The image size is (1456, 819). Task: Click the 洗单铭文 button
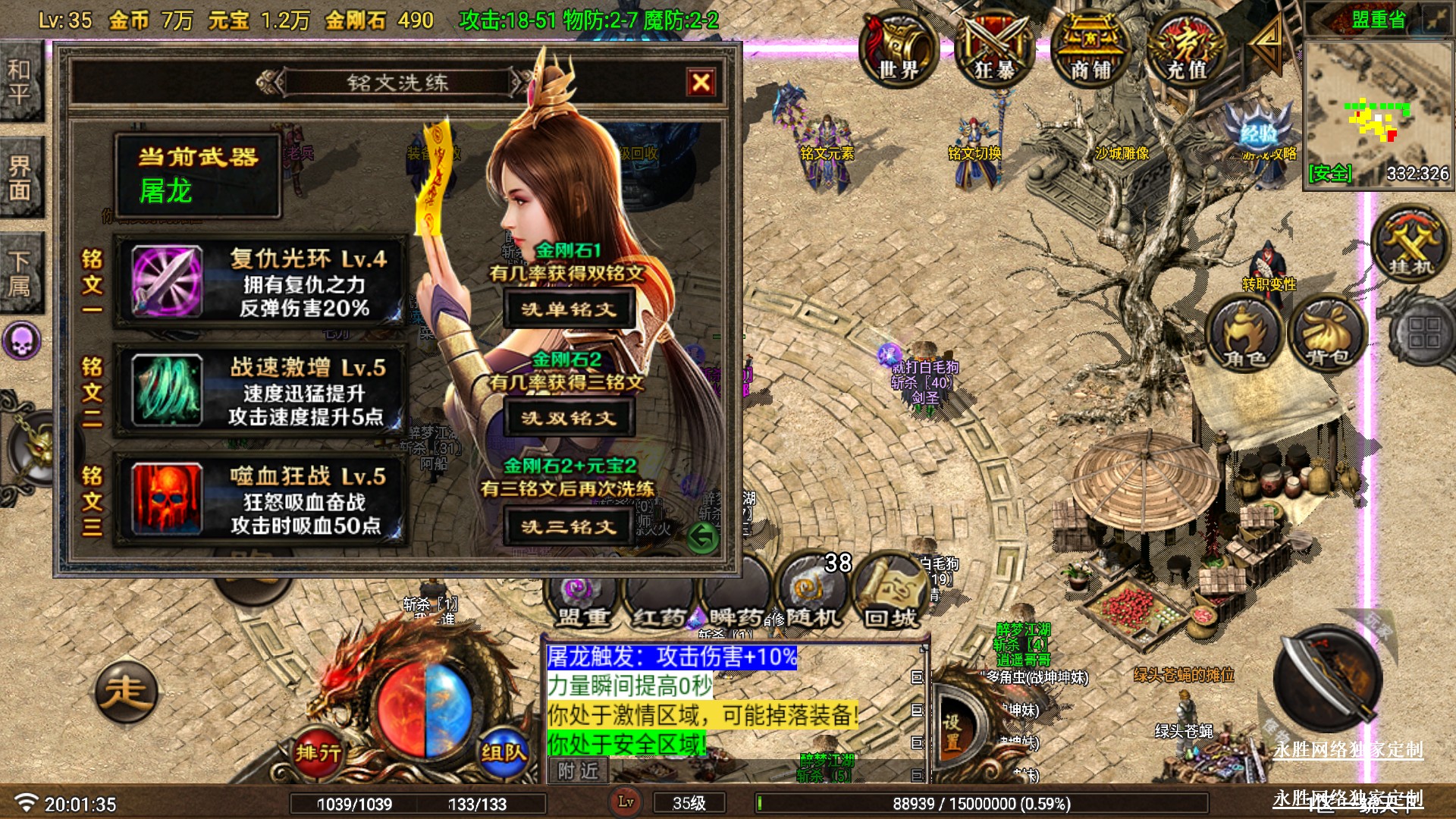click(x=569, y=309)
